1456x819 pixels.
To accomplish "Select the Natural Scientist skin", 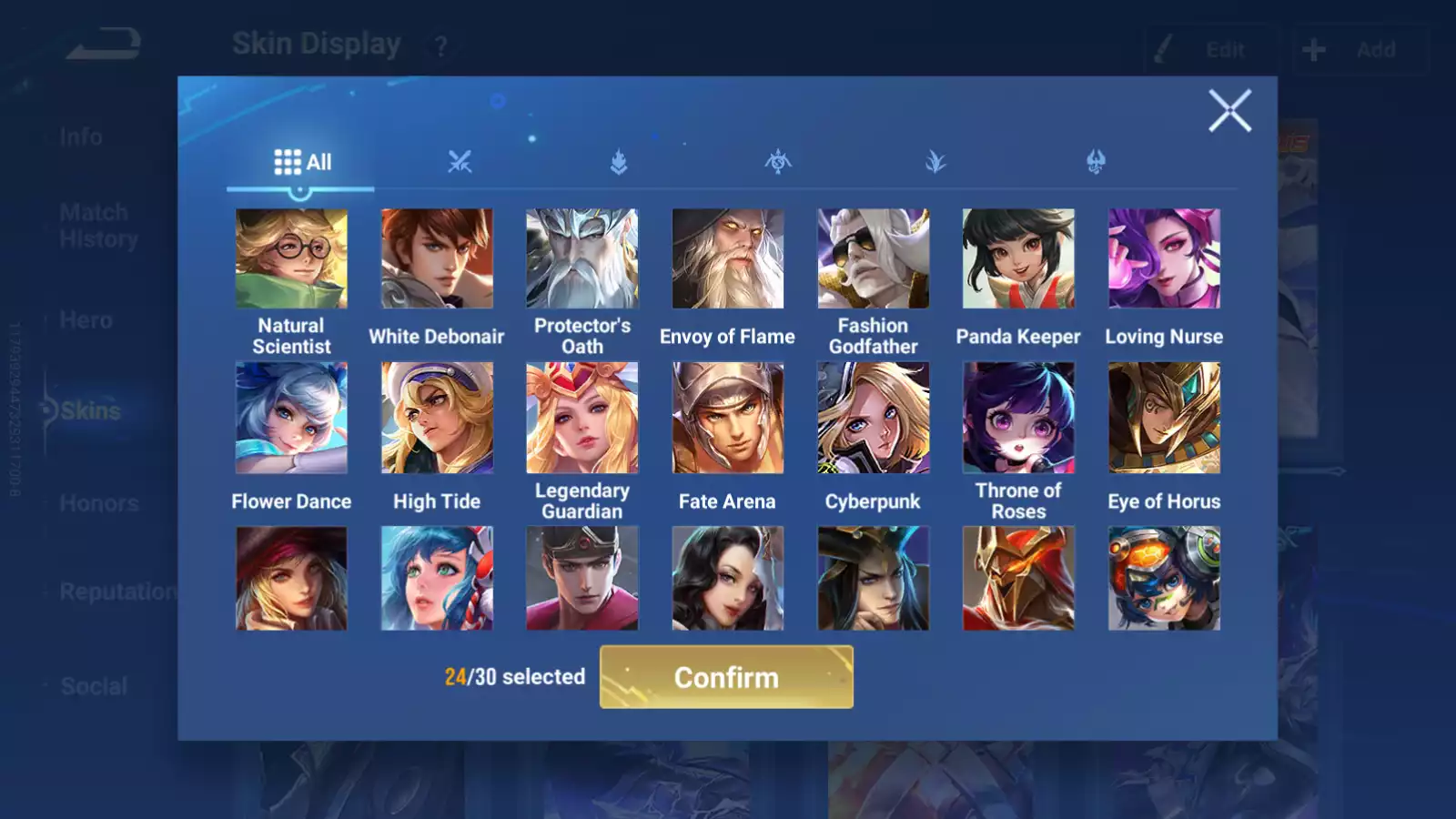I will (291, 259).
